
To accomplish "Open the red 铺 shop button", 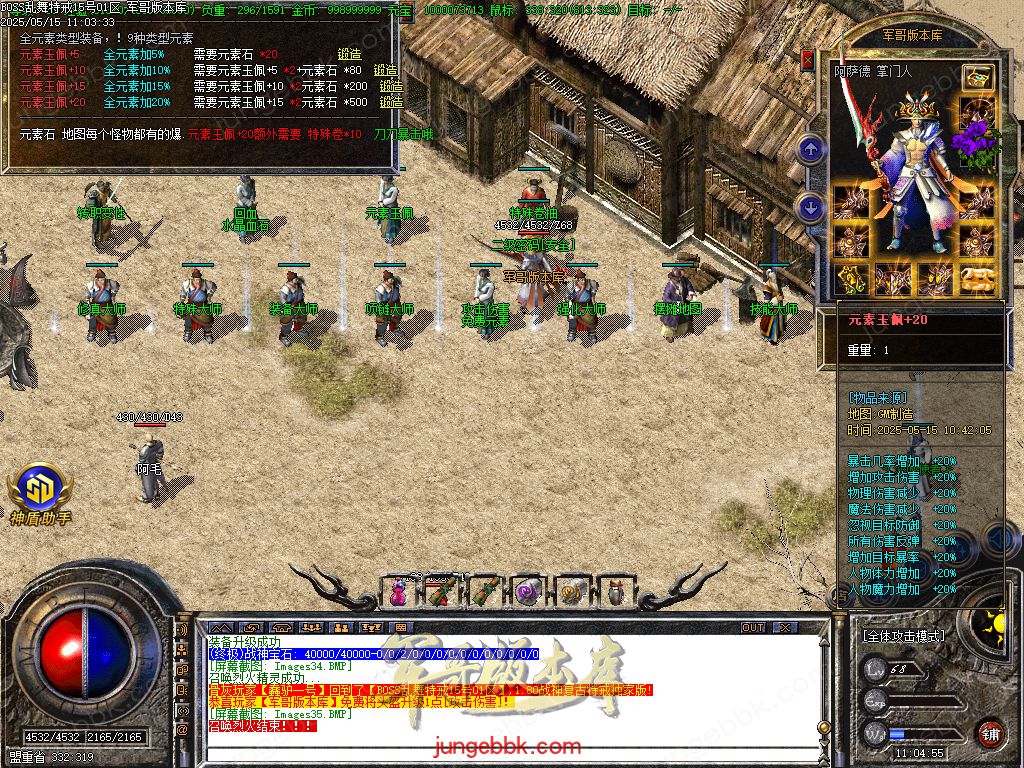I will pos(990,732).
